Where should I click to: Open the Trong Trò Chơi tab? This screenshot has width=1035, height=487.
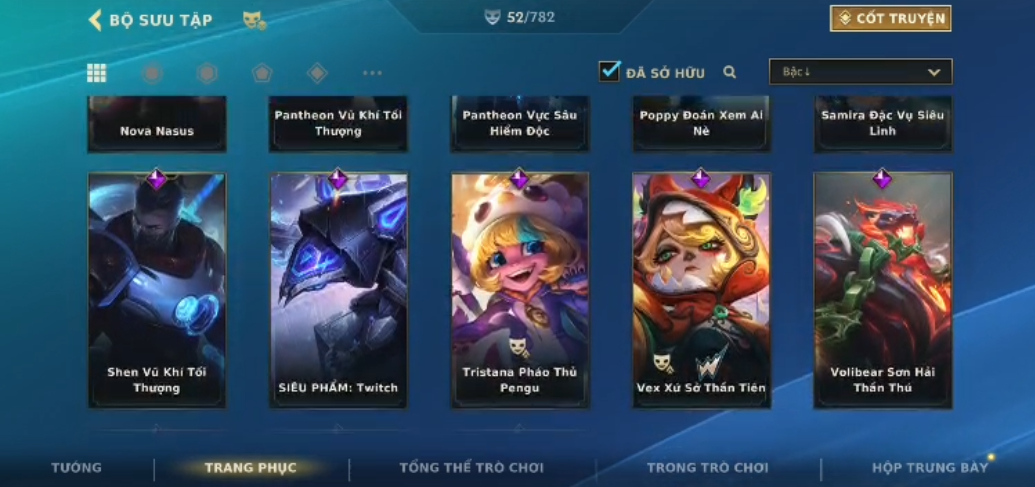click(x=708, y=468)
